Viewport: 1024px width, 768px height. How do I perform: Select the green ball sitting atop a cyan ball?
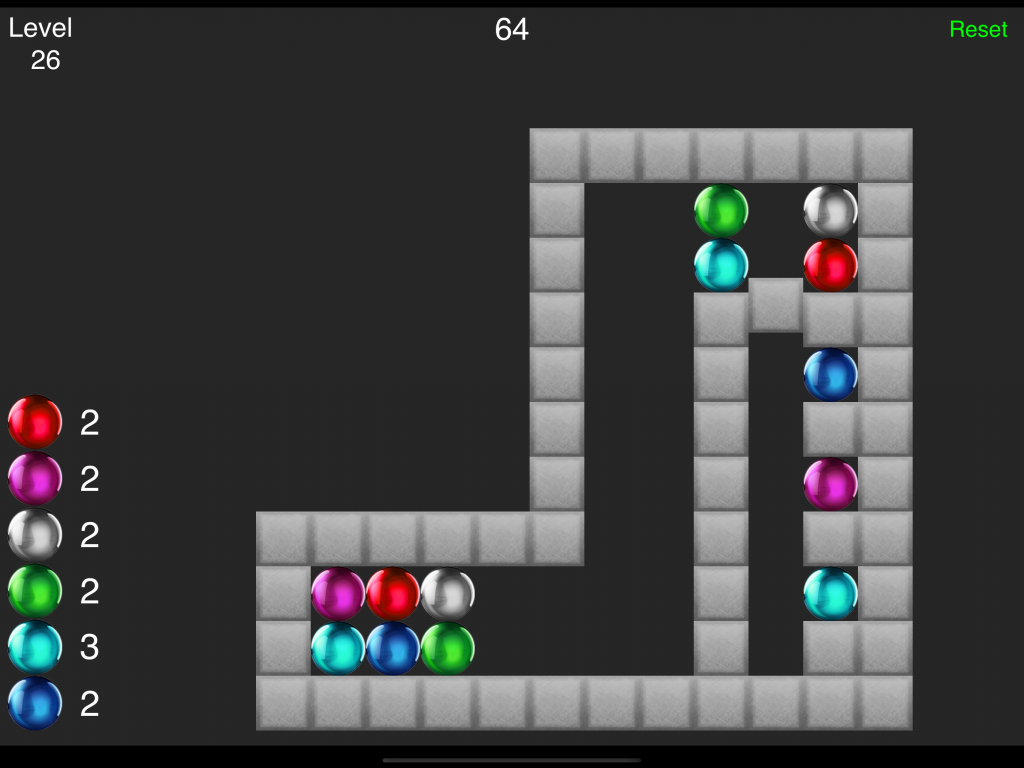(721, 211)
